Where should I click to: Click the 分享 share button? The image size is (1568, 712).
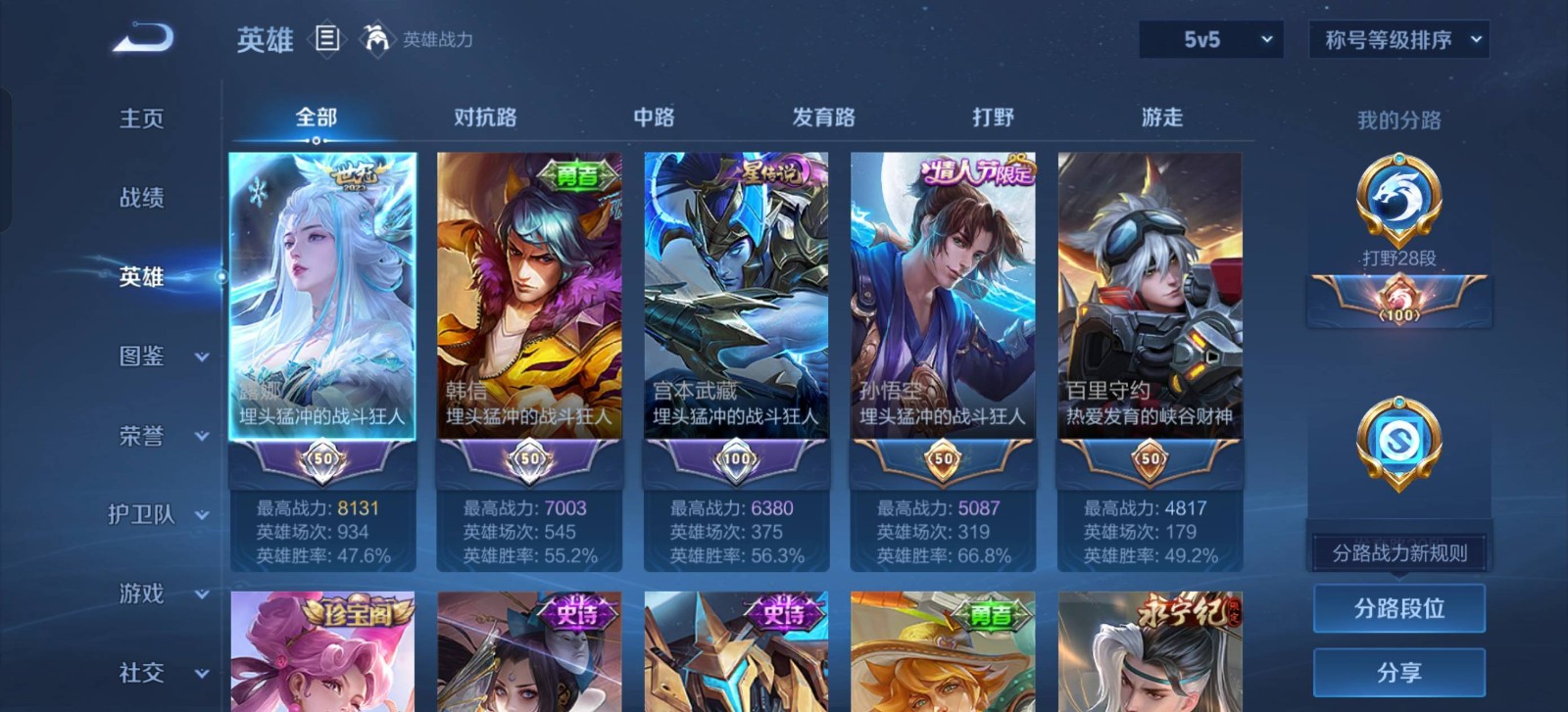click(x=1398, y=673)
